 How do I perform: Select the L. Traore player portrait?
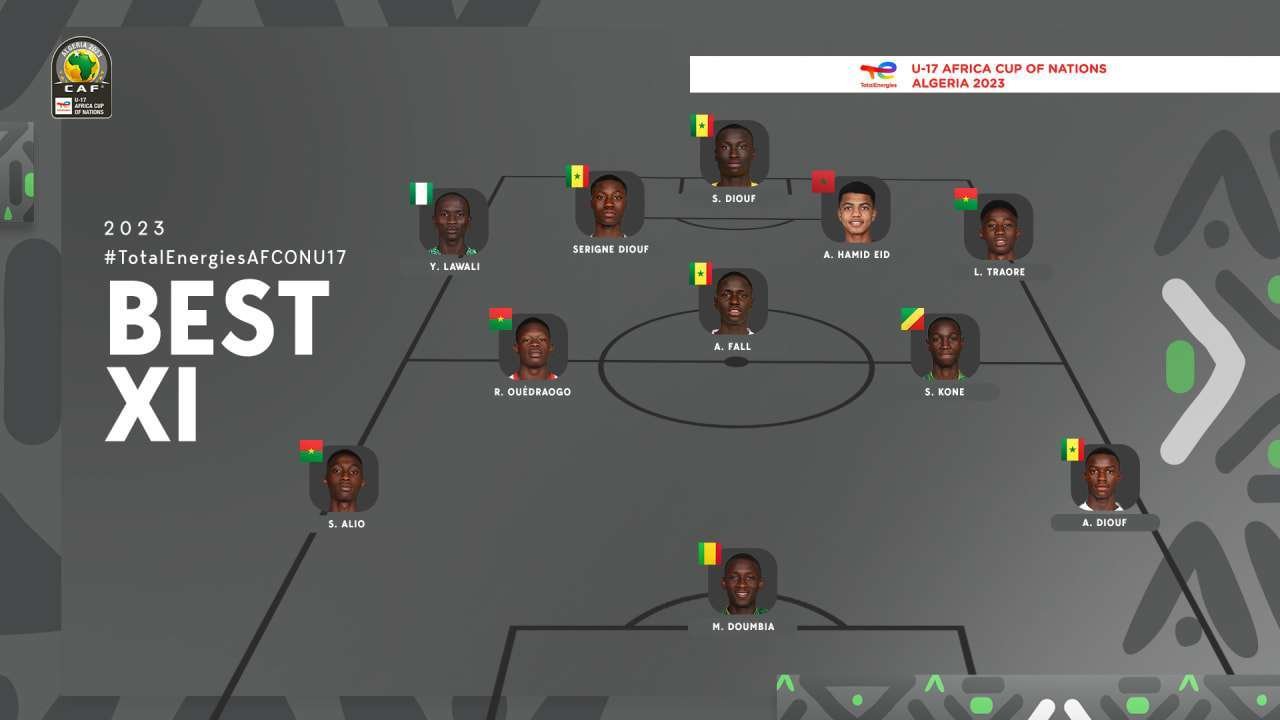coord(998,227)
